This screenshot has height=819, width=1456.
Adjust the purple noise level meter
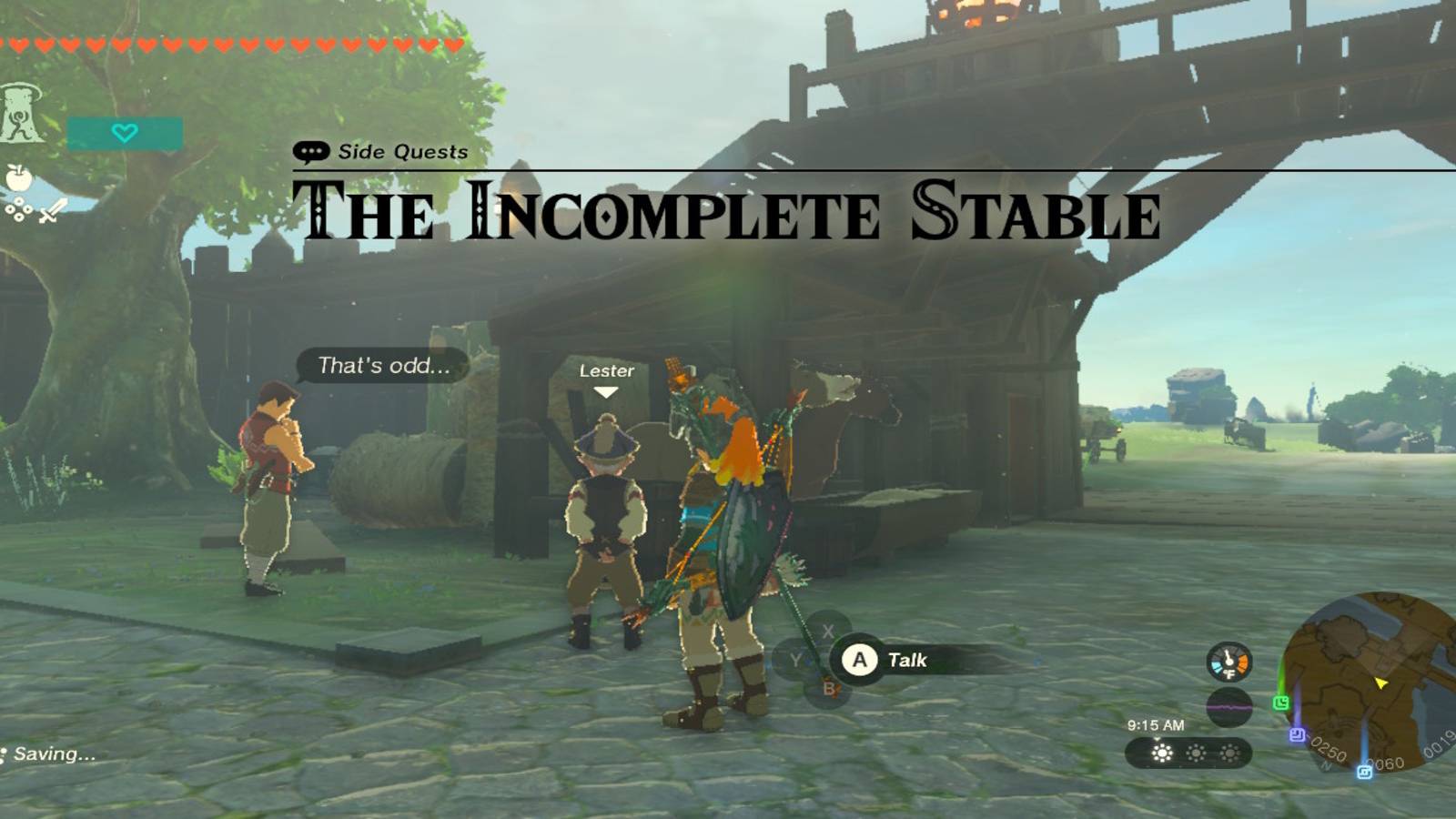(1228, 707)
